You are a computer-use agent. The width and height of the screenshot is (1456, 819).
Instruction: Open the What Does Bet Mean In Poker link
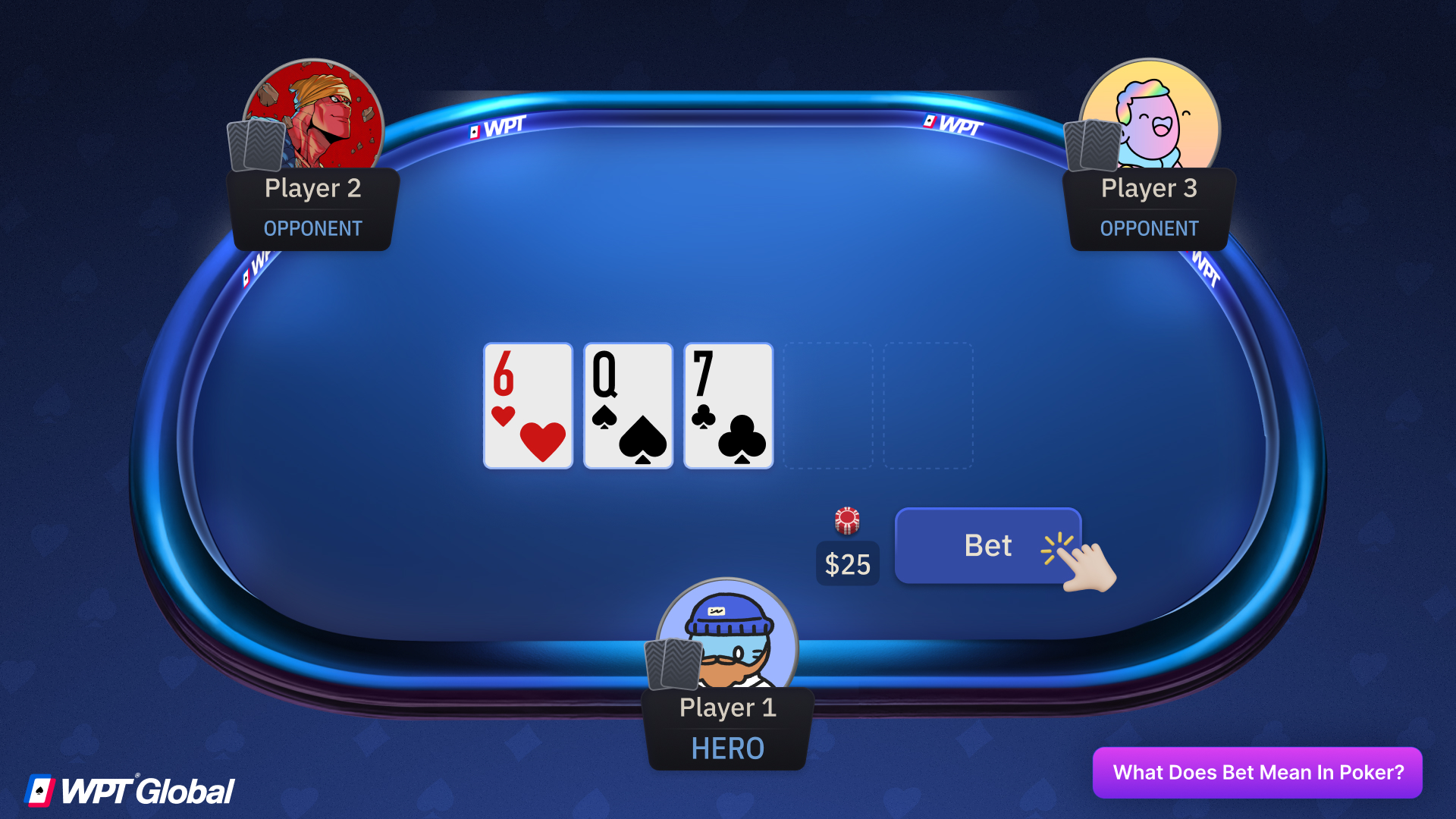click(1257, 772)
